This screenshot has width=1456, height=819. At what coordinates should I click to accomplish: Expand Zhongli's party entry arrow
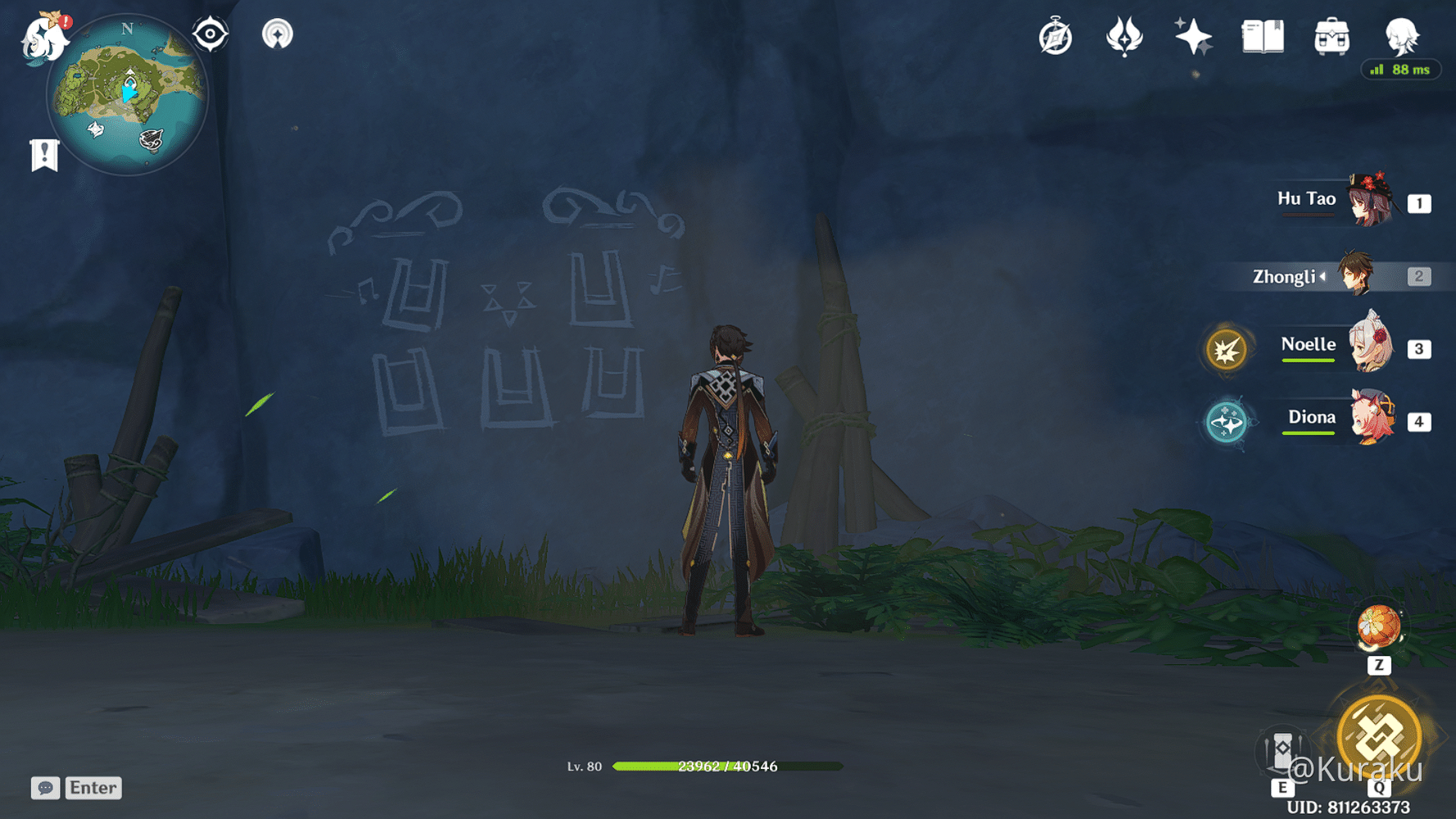tap(1322, 277)
